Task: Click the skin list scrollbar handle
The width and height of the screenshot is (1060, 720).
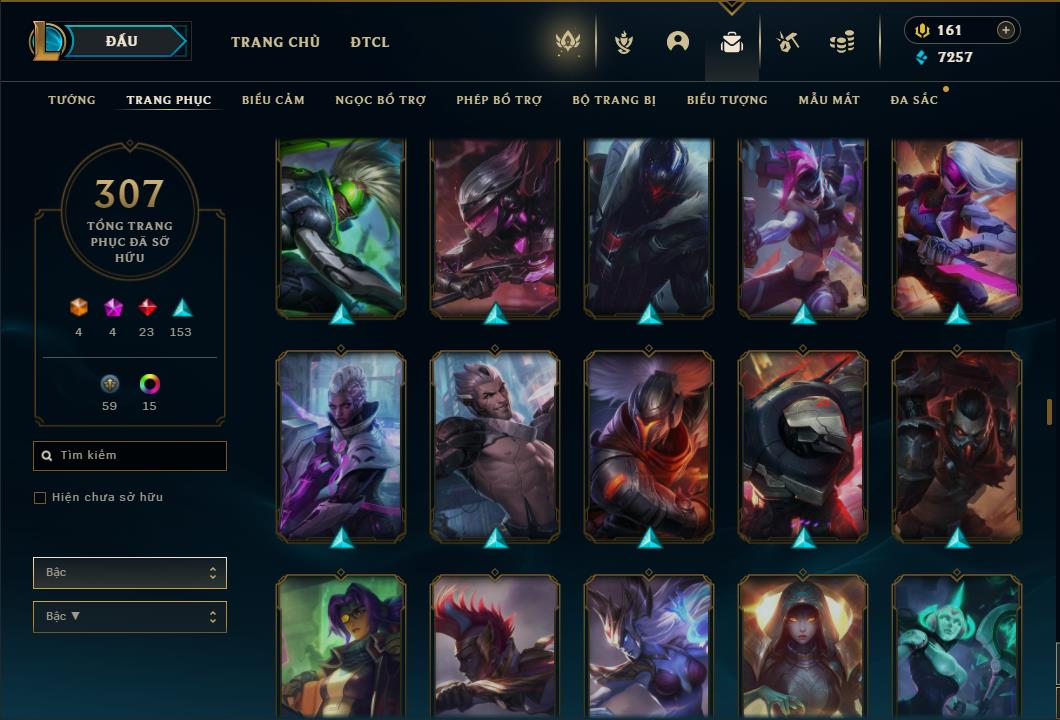Action: pyautogui.click(x=1049, y=411)
